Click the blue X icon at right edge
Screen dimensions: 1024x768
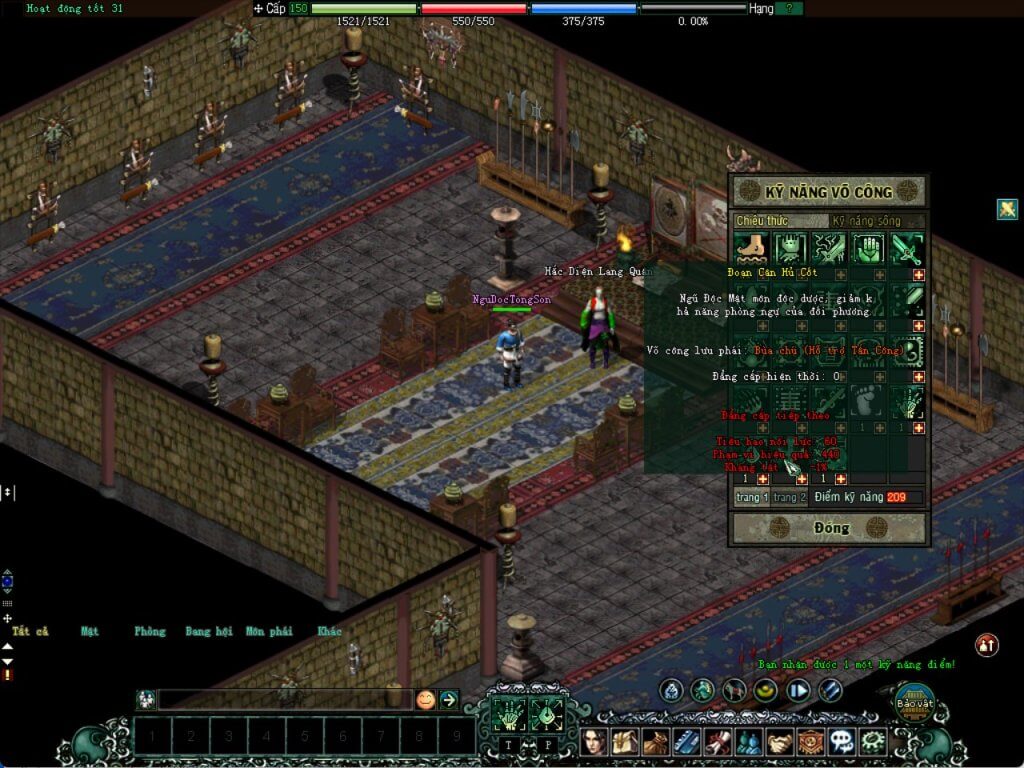click(1007, 209)
